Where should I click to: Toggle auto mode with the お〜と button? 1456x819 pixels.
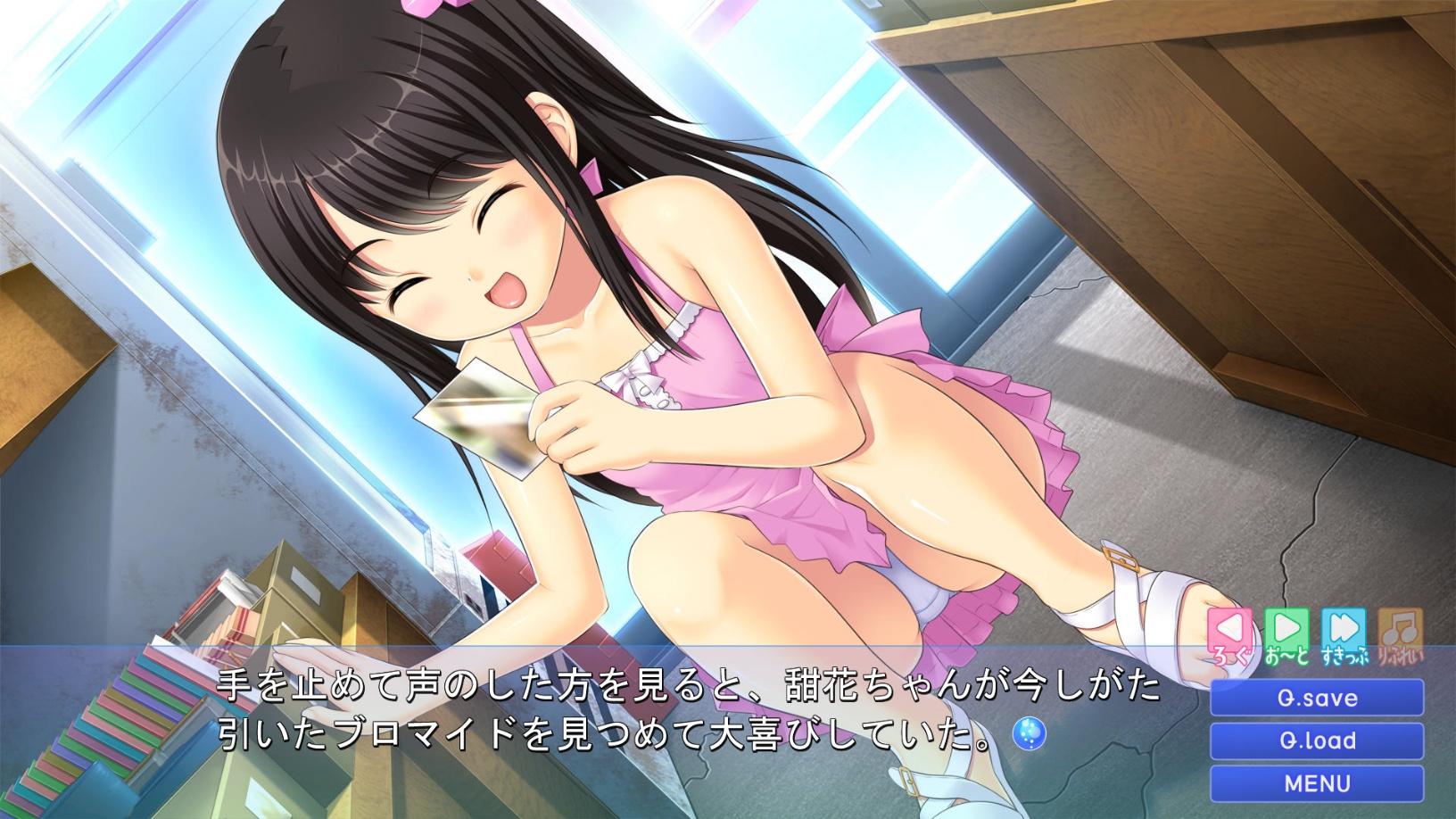point(1286,637)
